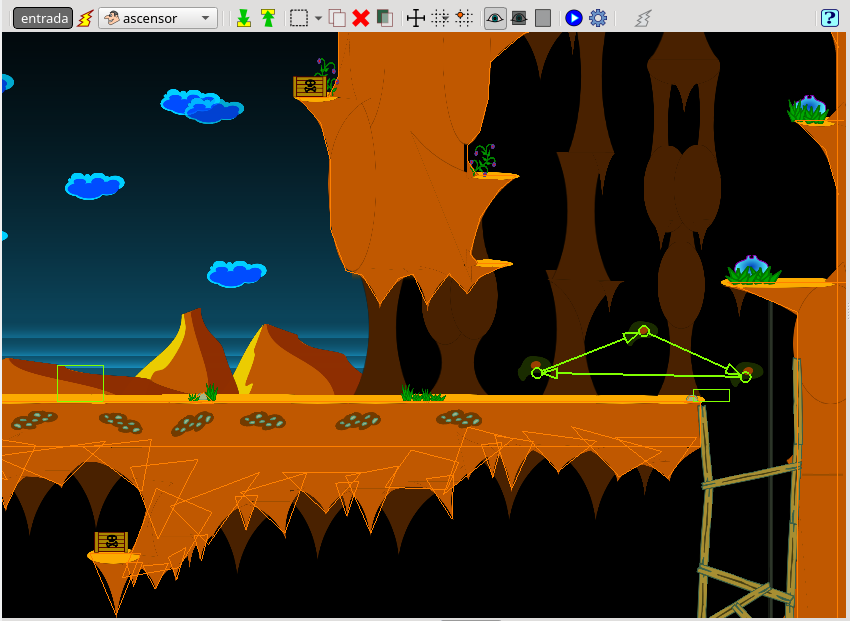Select the four-arrow move tool
This screenshot has height=621, width=850.
pos(416,18)
